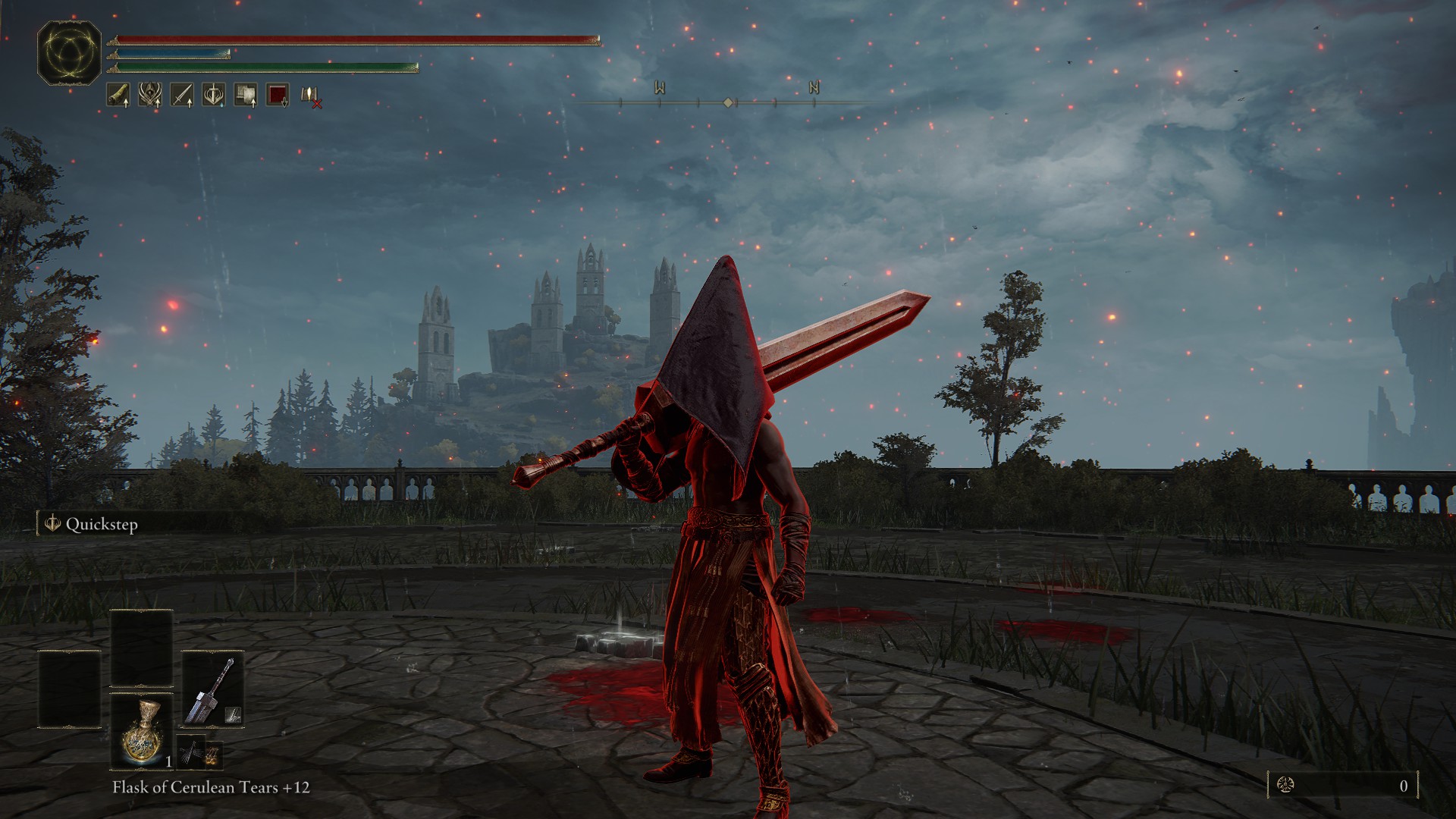Toggle the Quickstep skill indicator
Viewport: 1456px width, 819px height.
(99, 523)
